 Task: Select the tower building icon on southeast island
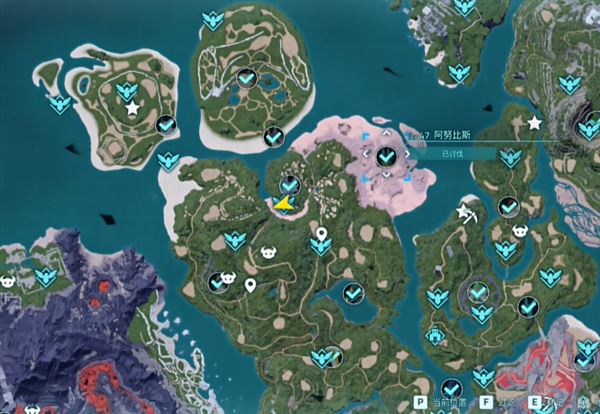point(435,336)
